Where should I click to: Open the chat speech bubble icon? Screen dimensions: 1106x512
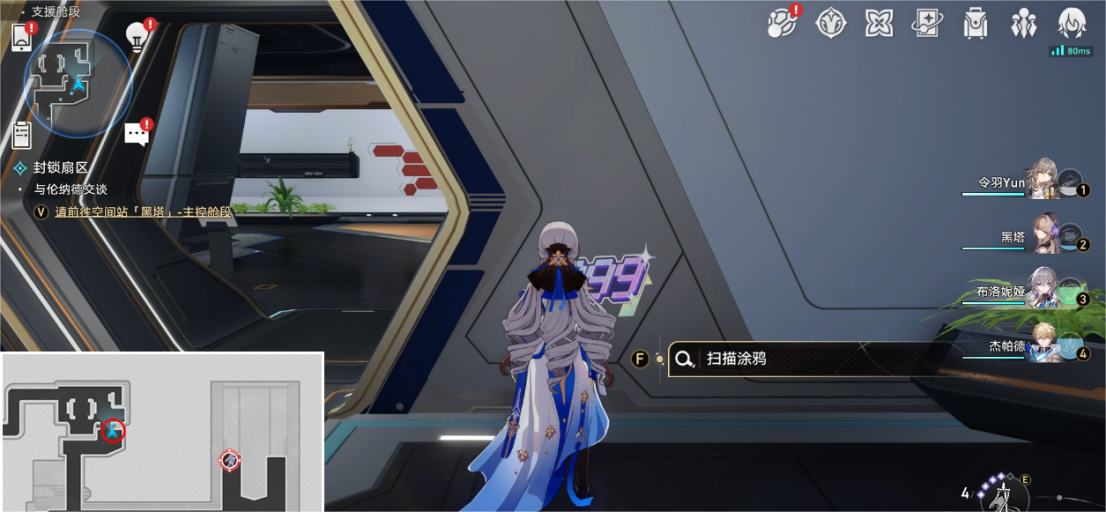tap(136, 134)
